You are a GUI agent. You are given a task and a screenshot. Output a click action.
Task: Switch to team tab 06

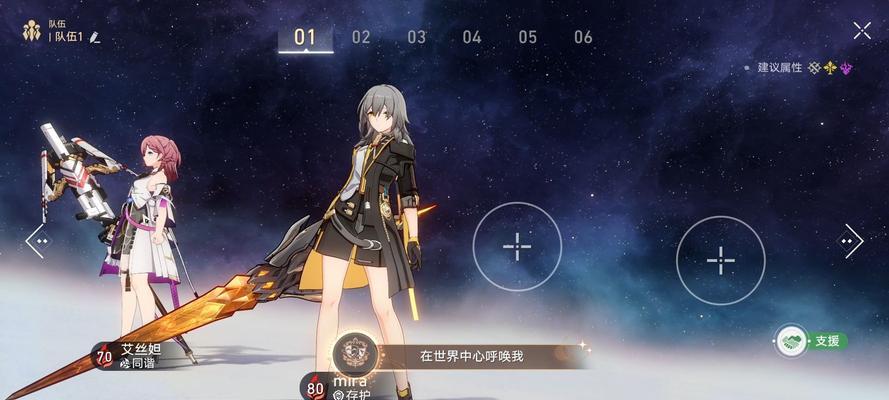click(x=583, y=37)
